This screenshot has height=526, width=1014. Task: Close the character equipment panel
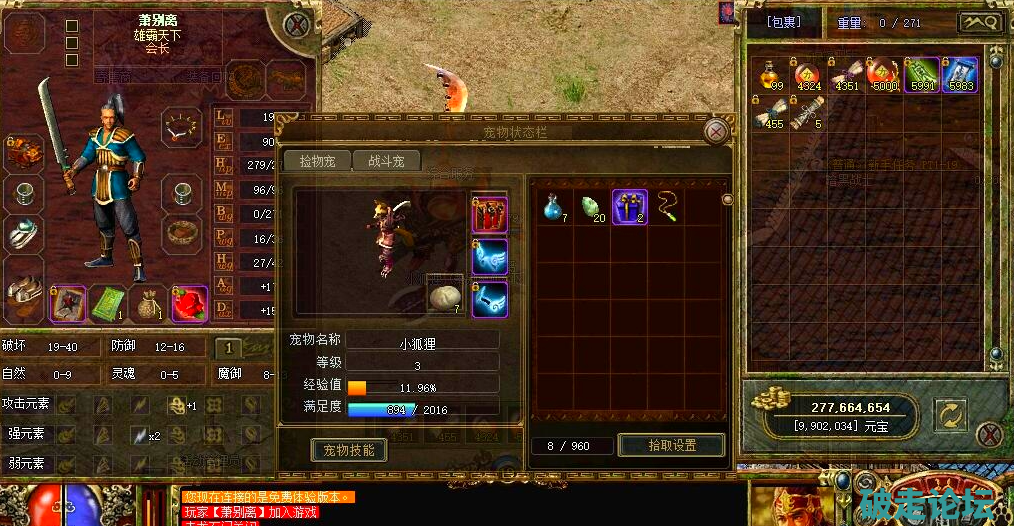(x=296, y=25)
